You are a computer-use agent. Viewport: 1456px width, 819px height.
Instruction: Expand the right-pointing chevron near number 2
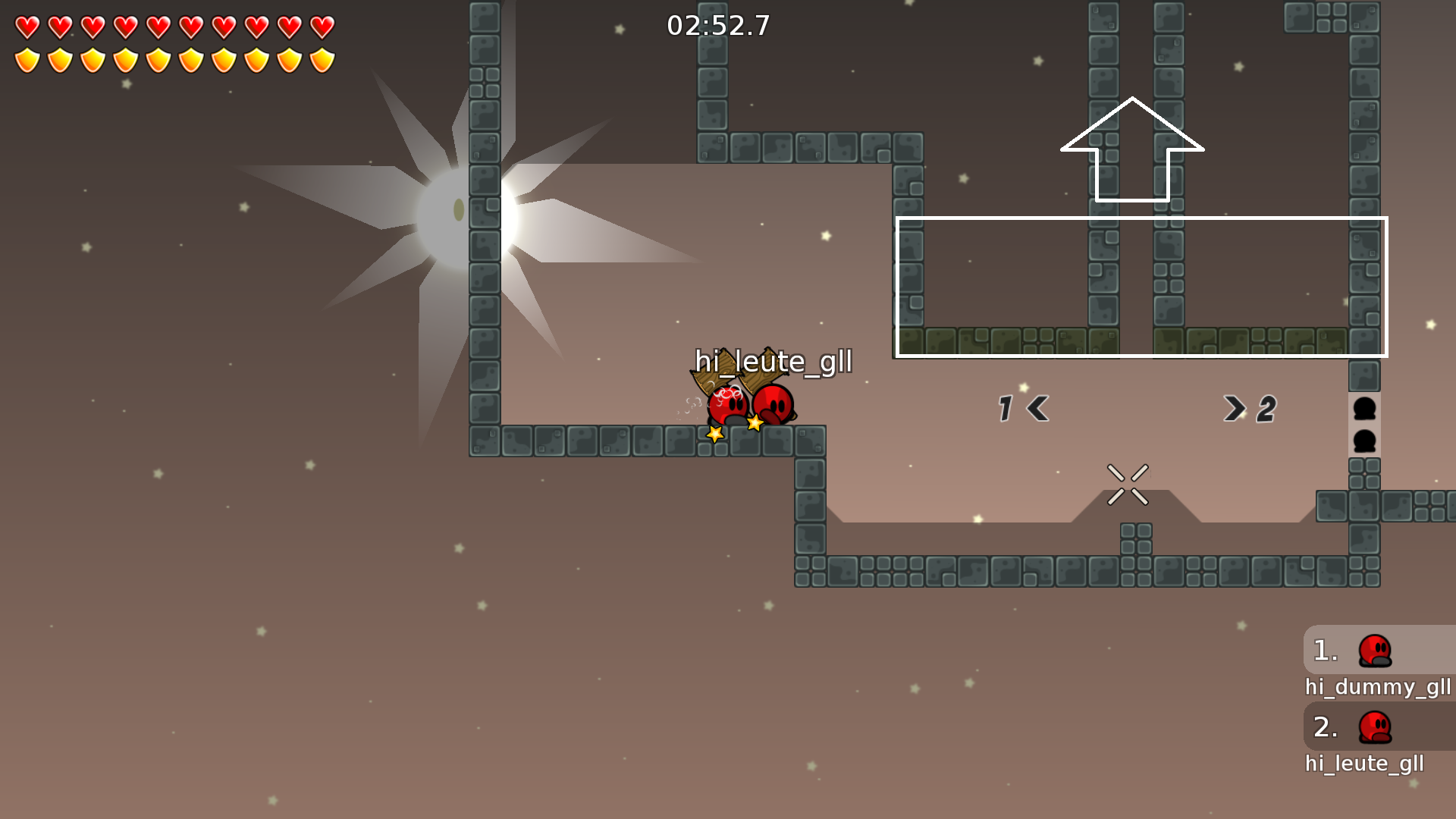point(1235,408)
